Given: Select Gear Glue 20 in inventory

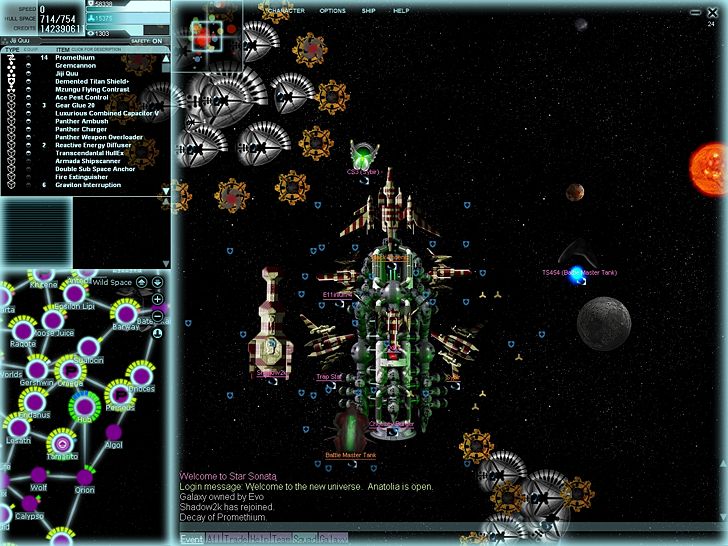Looking at the screenshot, I should tap(76, 105).
